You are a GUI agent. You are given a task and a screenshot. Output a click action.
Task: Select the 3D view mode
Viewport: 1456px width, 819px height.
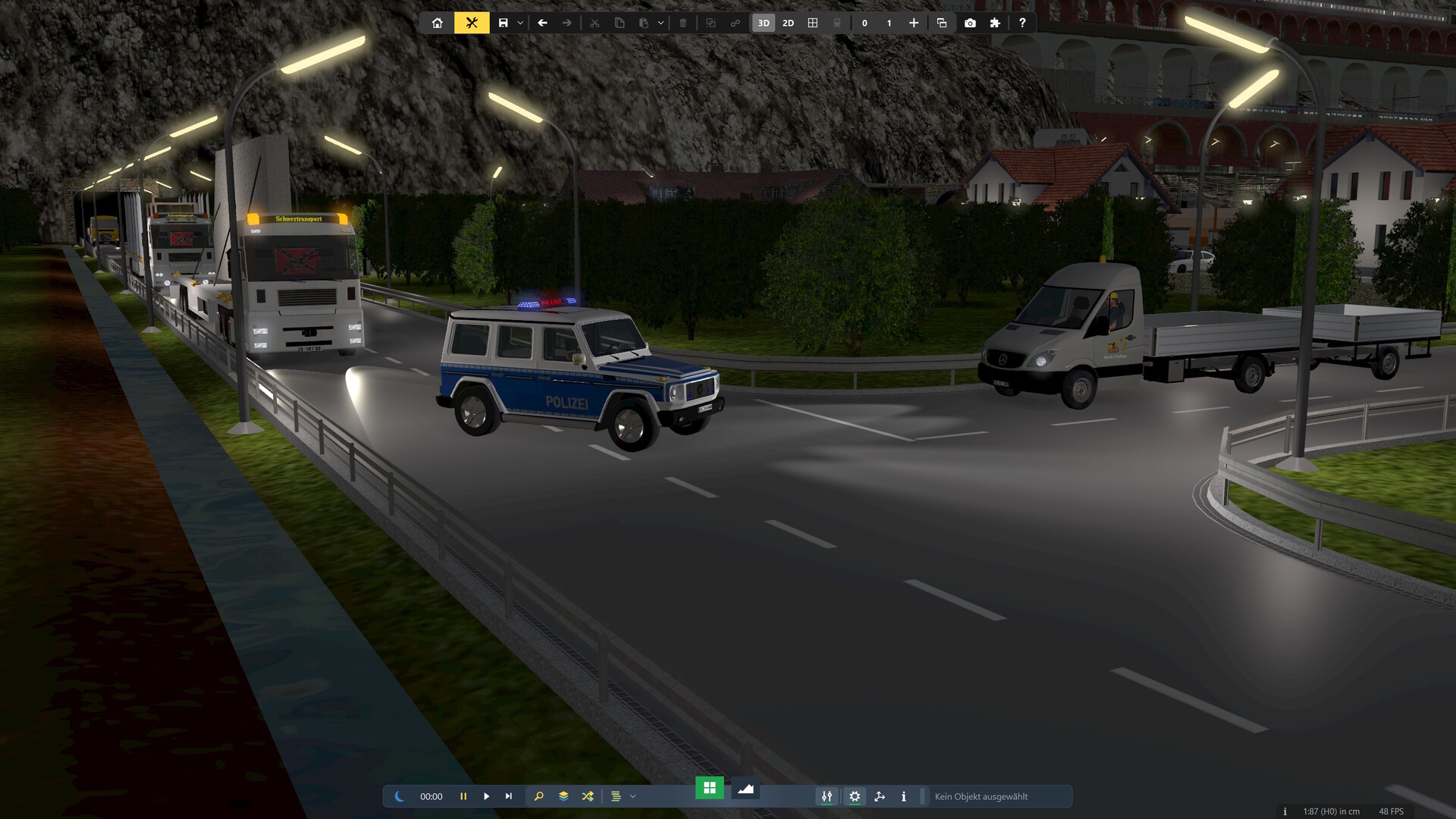click(x=764, y=23)
